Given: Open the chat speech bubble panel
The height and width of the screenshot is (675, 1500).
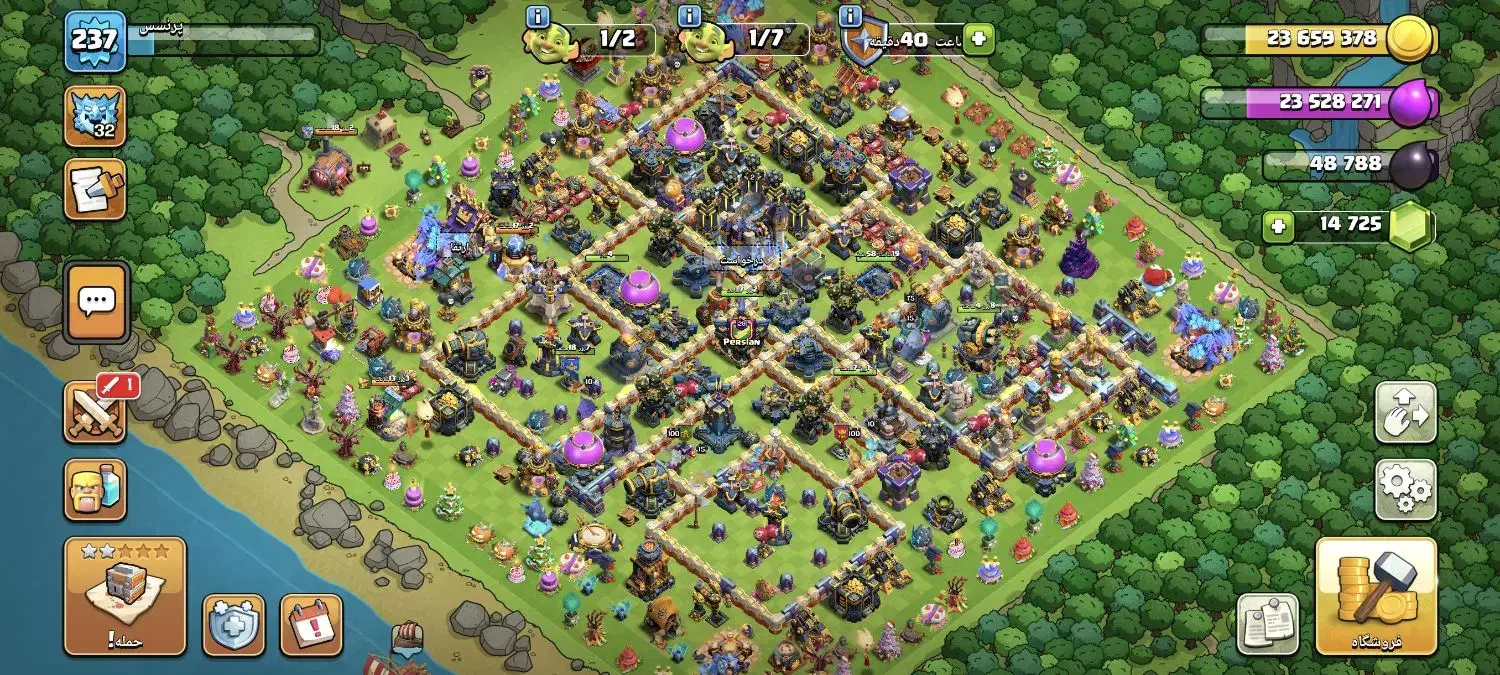Looking at the screenshot, I should point(96,301).
